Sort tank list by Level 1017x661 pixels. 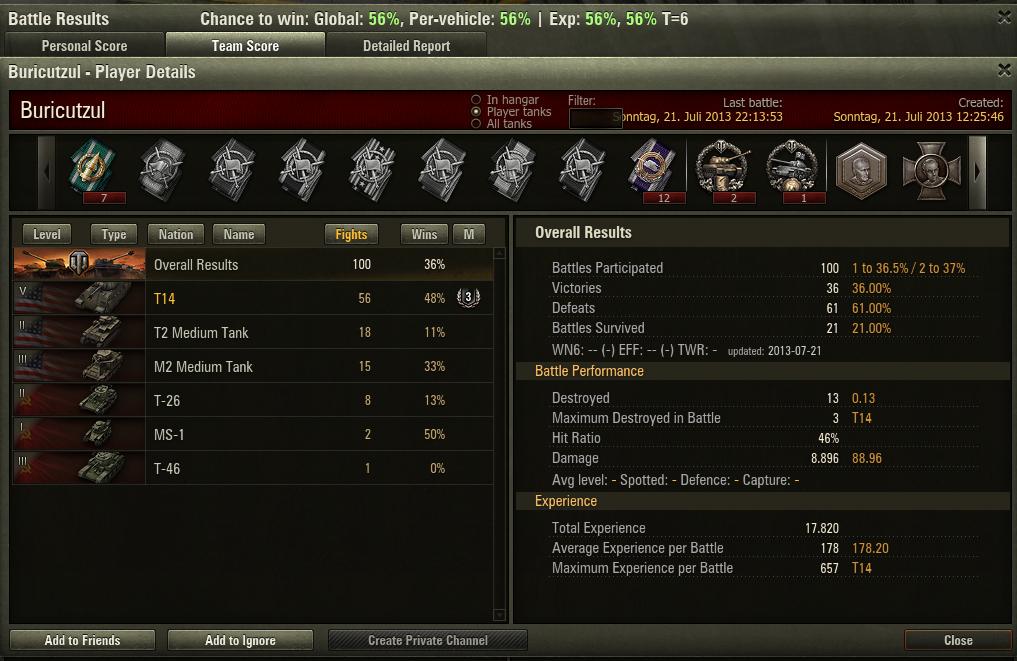click(x=47, y=234)
